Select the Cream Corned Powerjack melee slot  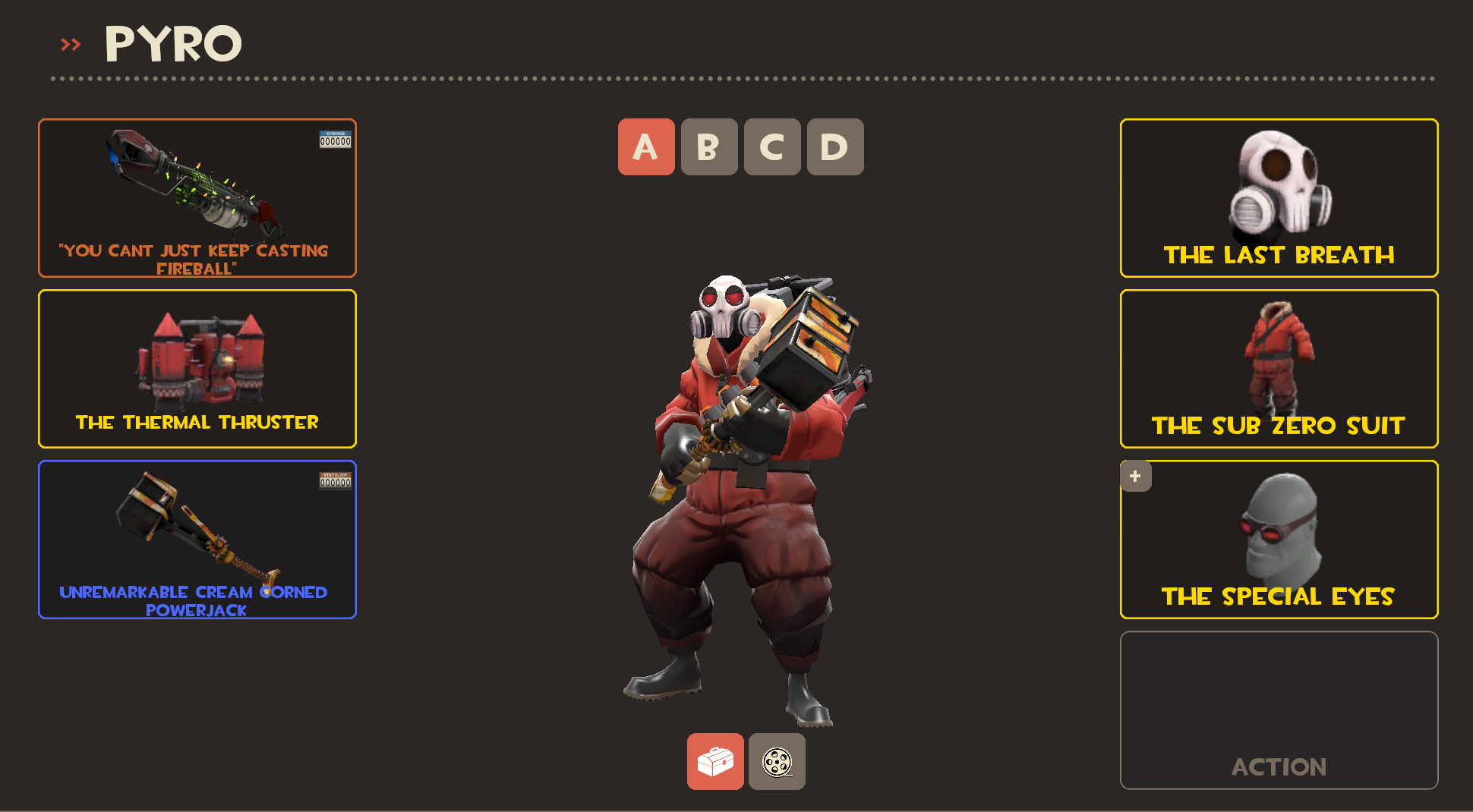tap(197, 540)
